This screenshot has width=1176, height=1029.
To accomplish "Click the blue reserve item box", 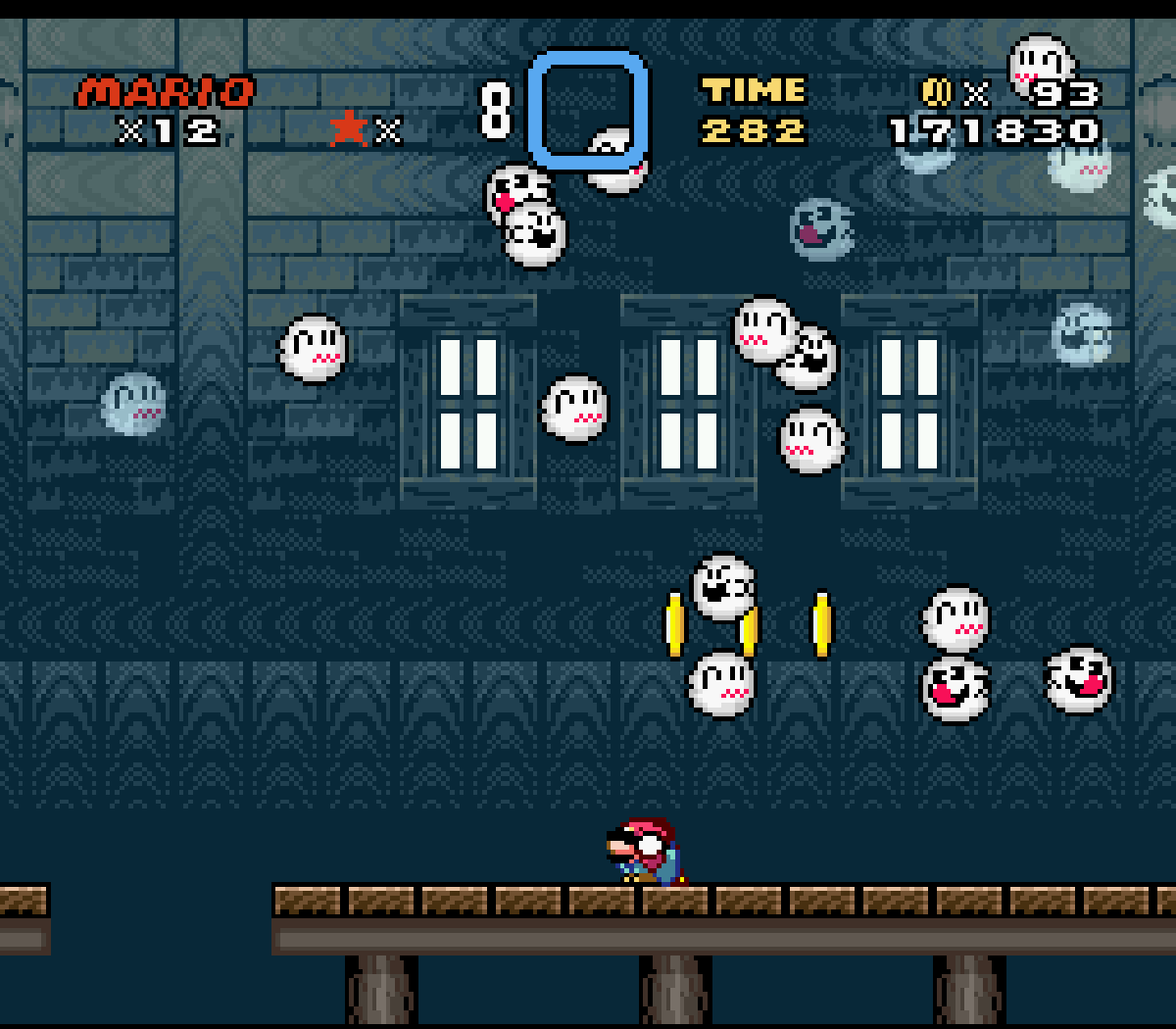I will click(x=588, y=109).
